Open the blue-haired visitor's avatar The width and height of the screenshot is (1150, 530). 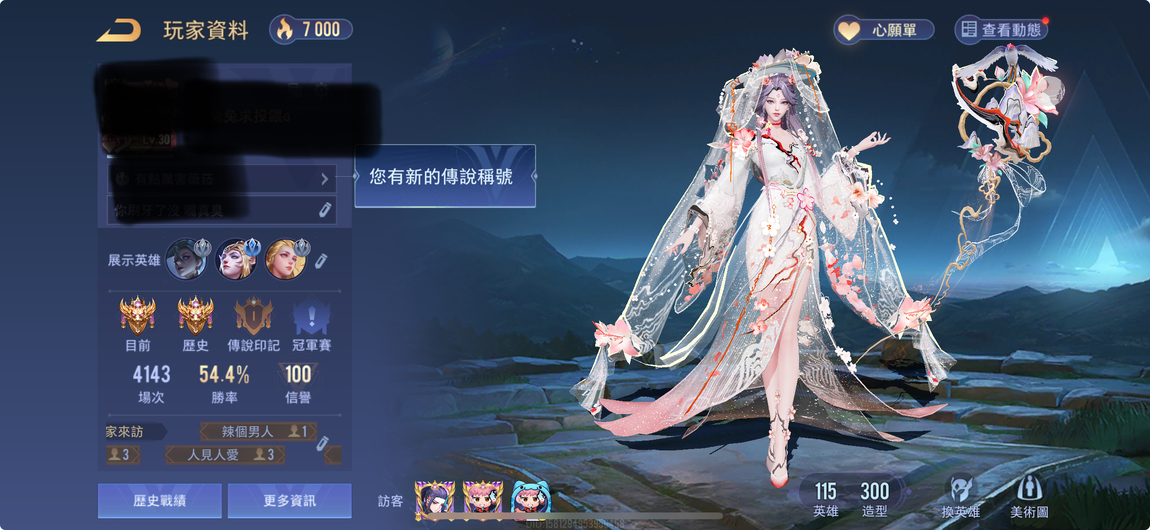click(x=531, y=498)
